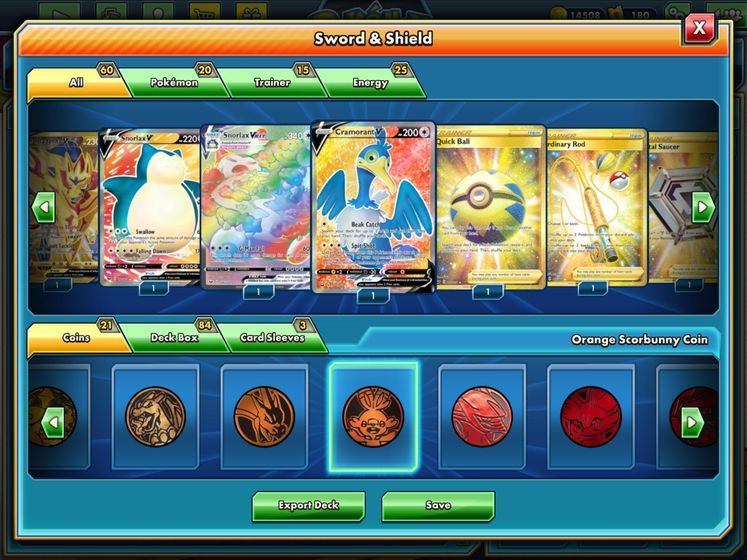Select the Energy cards tab
The image size is (747, 560).
(369, 83)
